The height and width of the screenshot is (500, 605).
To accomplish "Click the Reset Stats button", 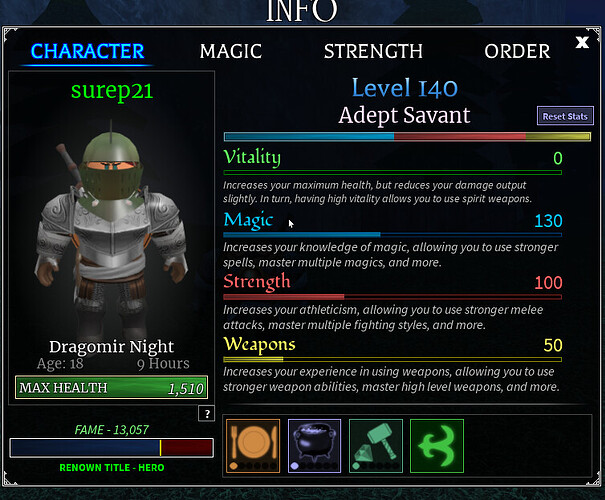I will (x=565, y=116).
